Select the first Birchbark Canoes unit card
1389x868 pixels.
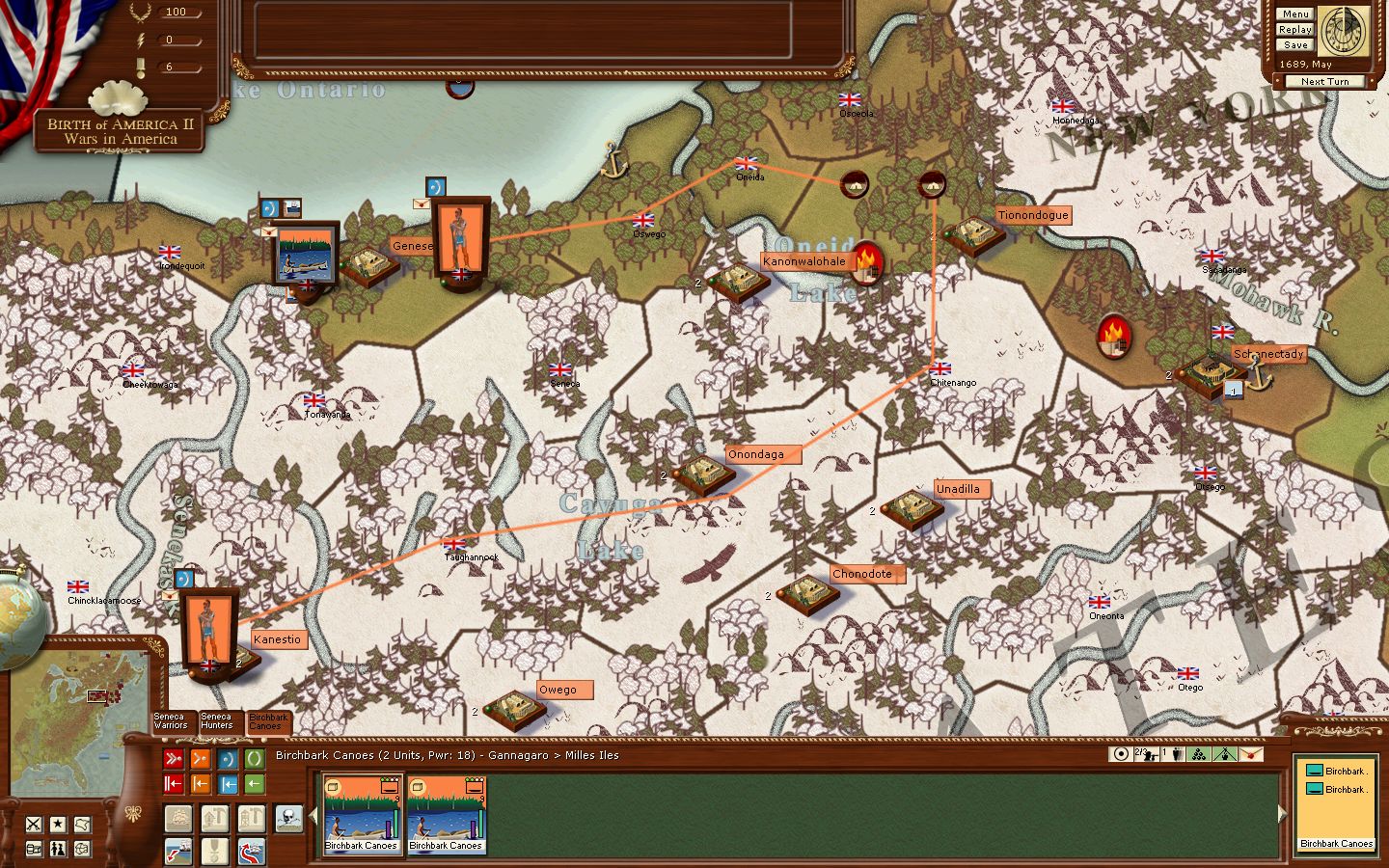click(362, 815)
